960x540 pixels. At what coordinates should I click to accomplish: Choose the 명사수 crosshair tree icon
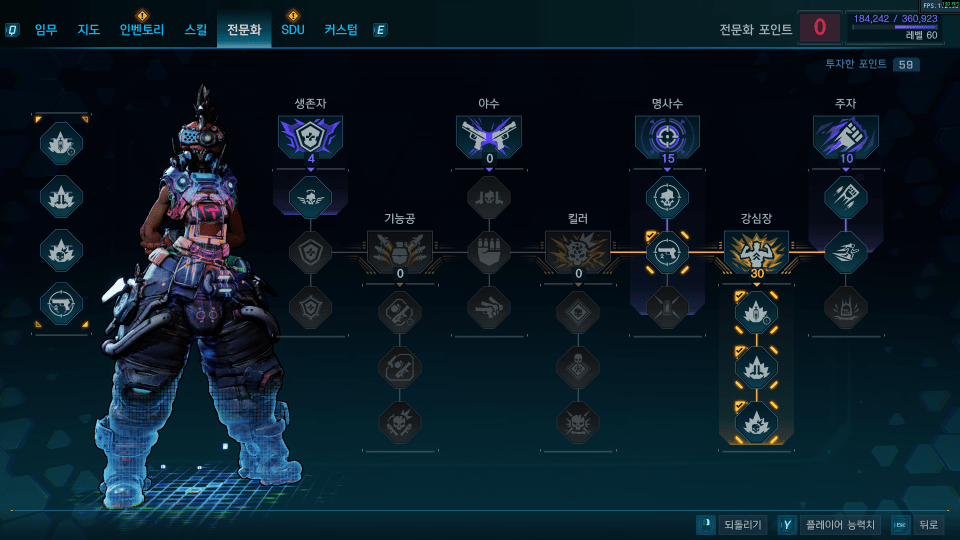(667, 137)
